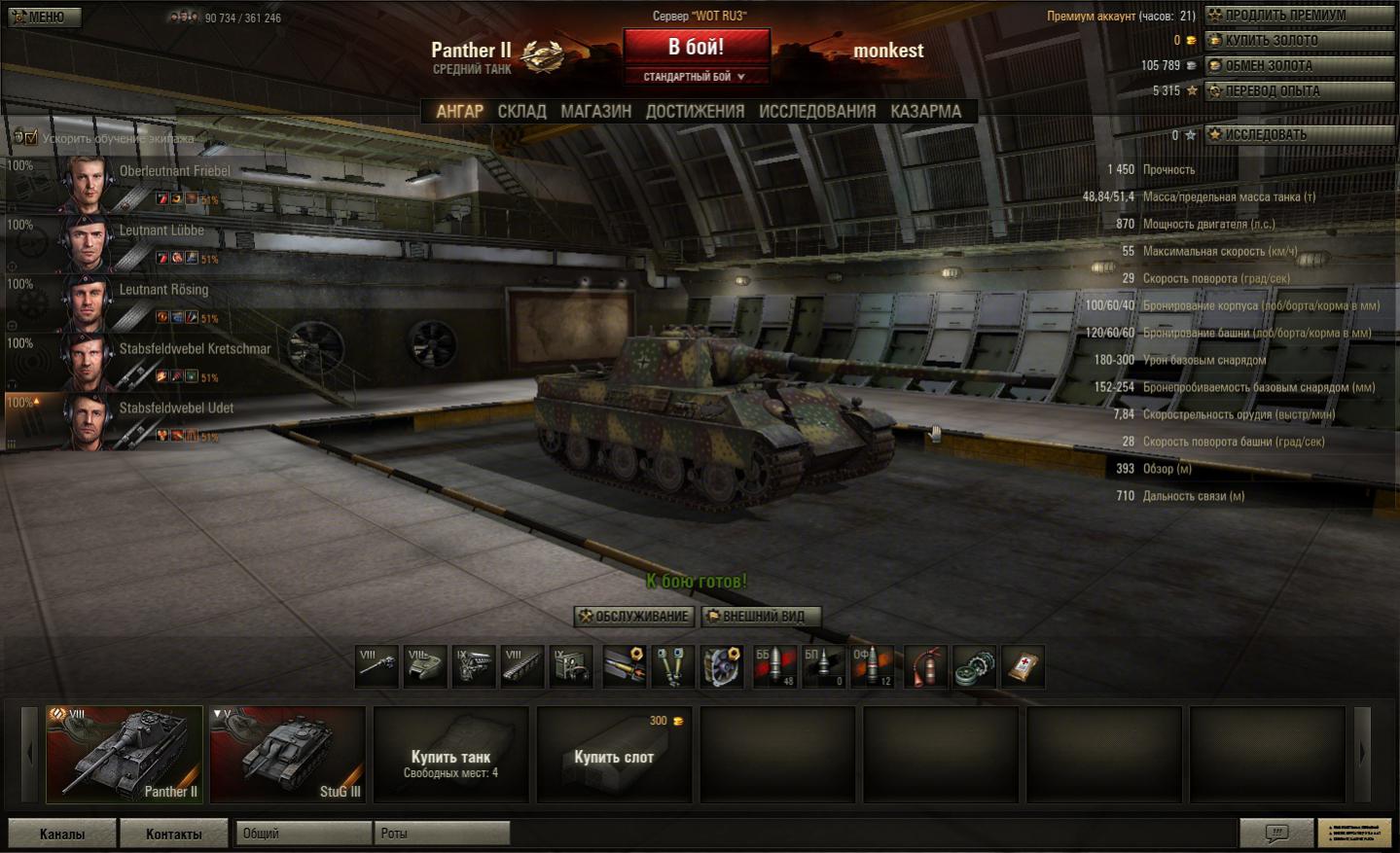Viewport: 1400px width, 853px height.
Task: Select crew member Oberleutnant Friebel
Action: pyautogui.click(x=174, y=171)
